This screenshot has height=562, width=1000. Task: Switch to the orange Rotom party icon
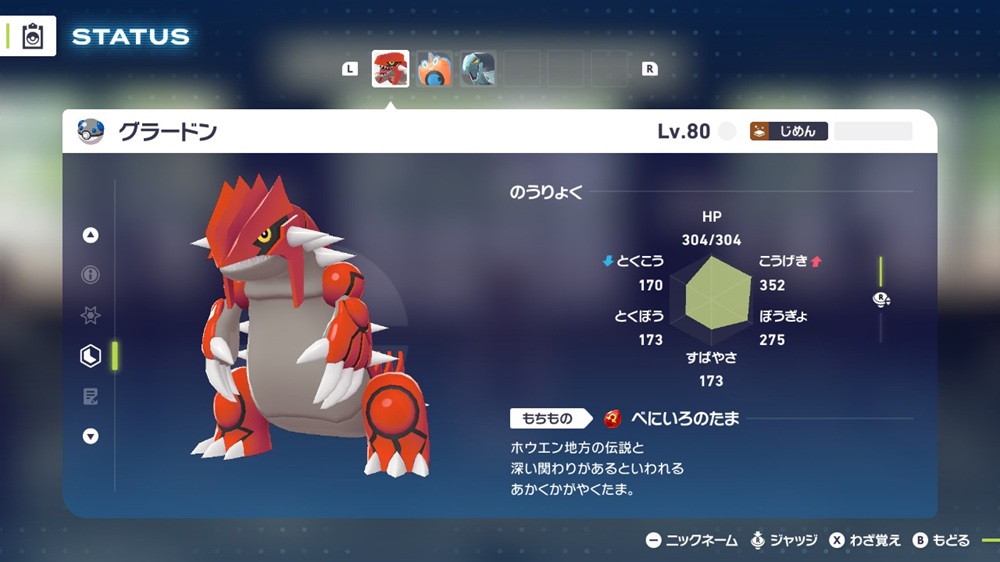435,69
